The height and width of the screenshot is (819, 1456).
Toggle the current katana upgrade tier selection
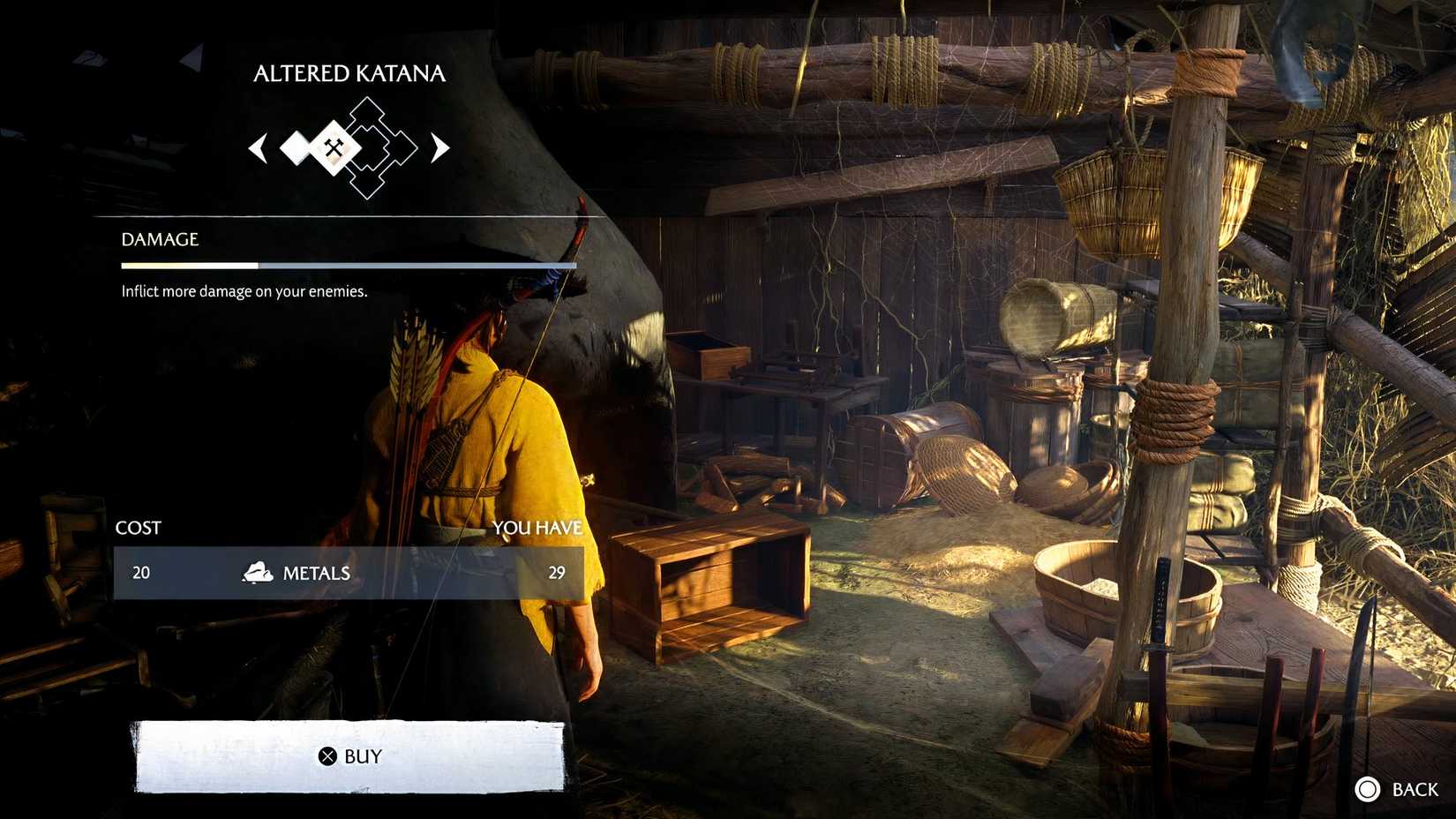333,147
